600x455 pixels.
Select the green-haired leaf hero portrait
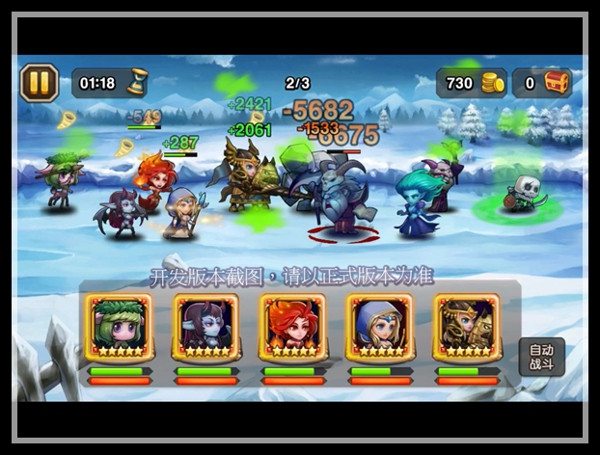[x=119, y=326]
